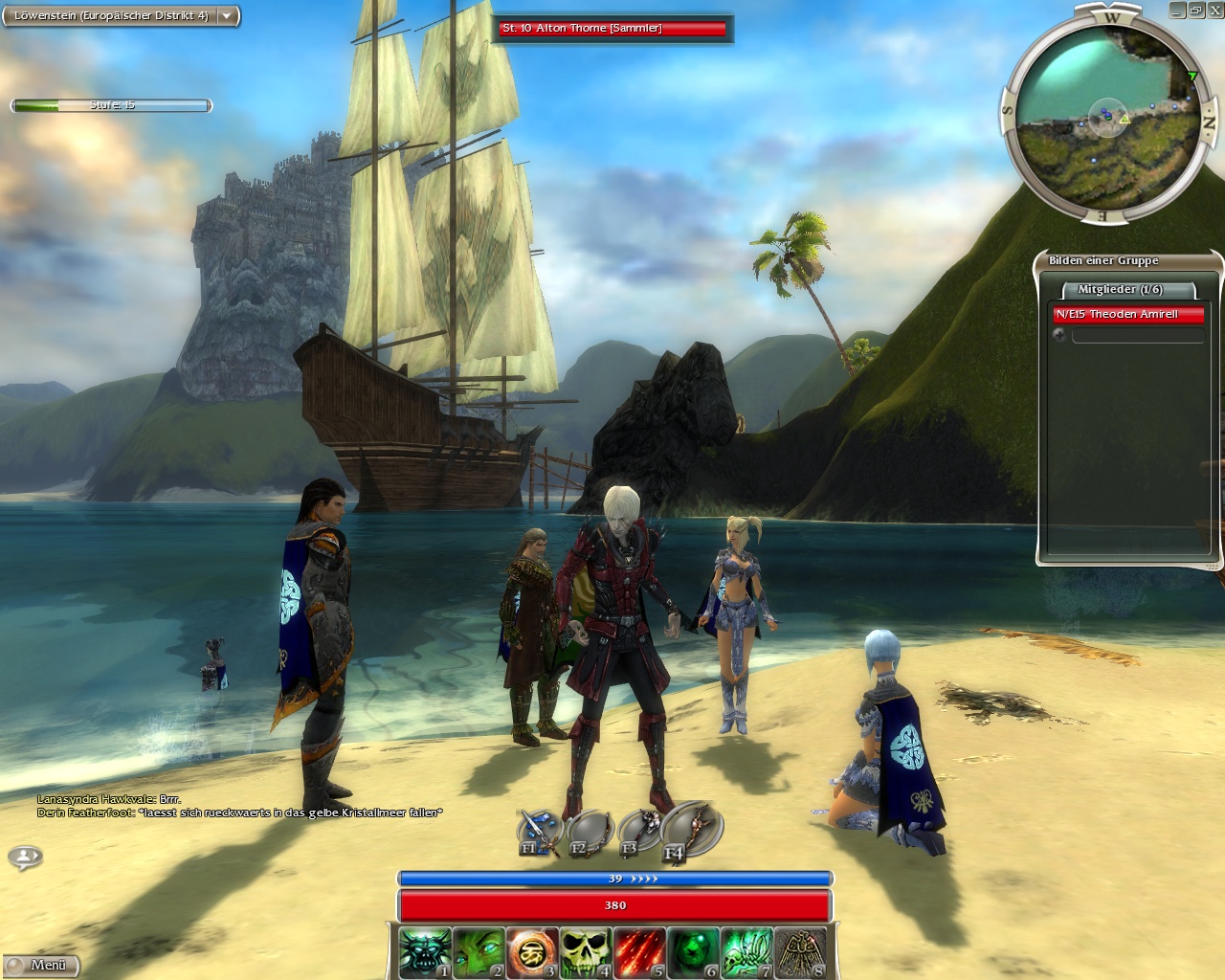Open the Löwenstein district dropdown

point(227,16)
